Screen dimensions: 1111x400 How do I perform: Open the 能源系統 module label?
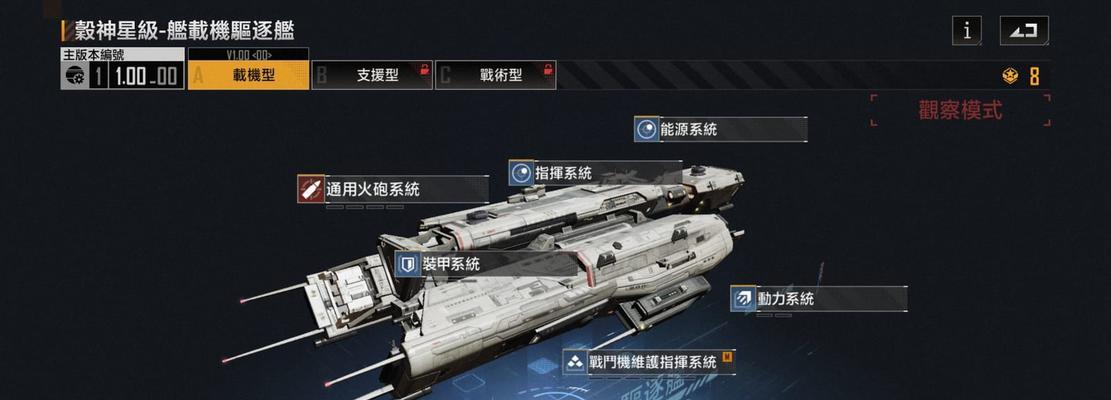point(720,129)
